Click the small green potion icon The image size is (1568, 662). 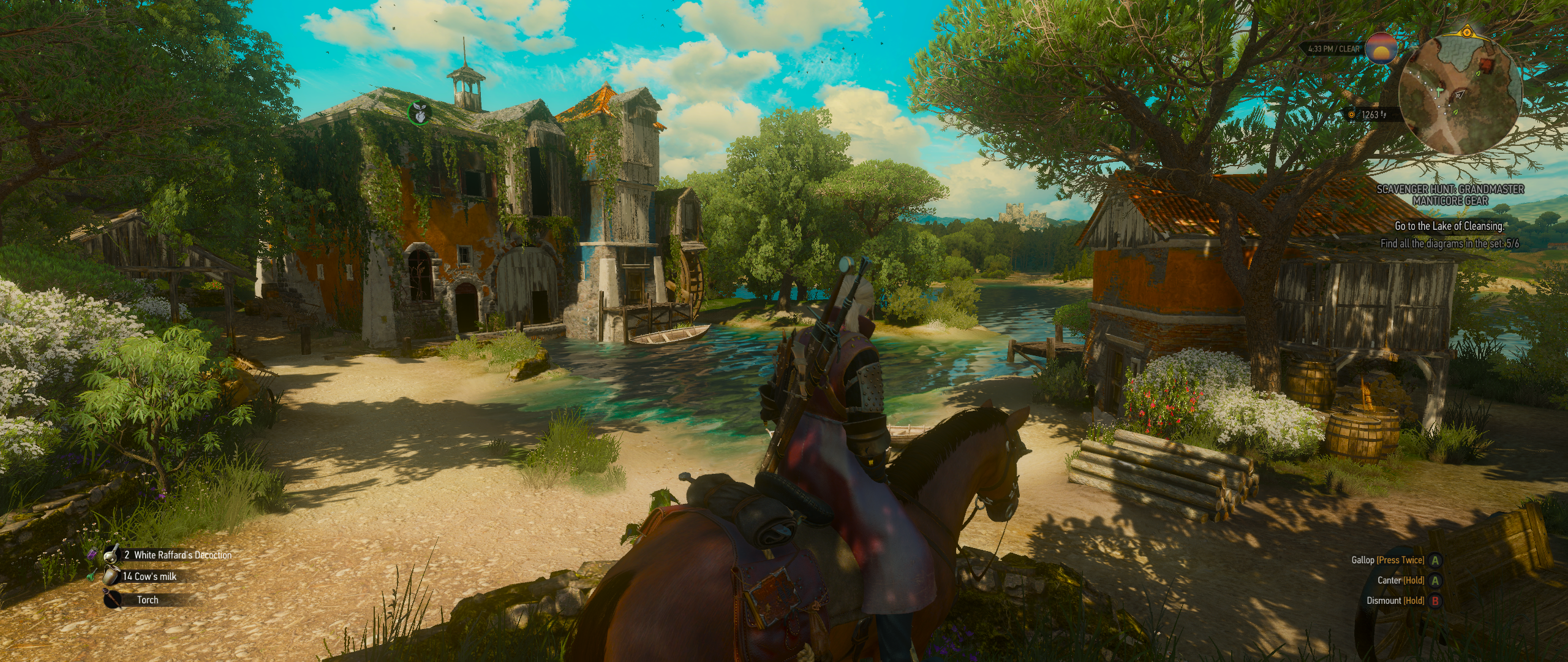[x=92, y=576]
